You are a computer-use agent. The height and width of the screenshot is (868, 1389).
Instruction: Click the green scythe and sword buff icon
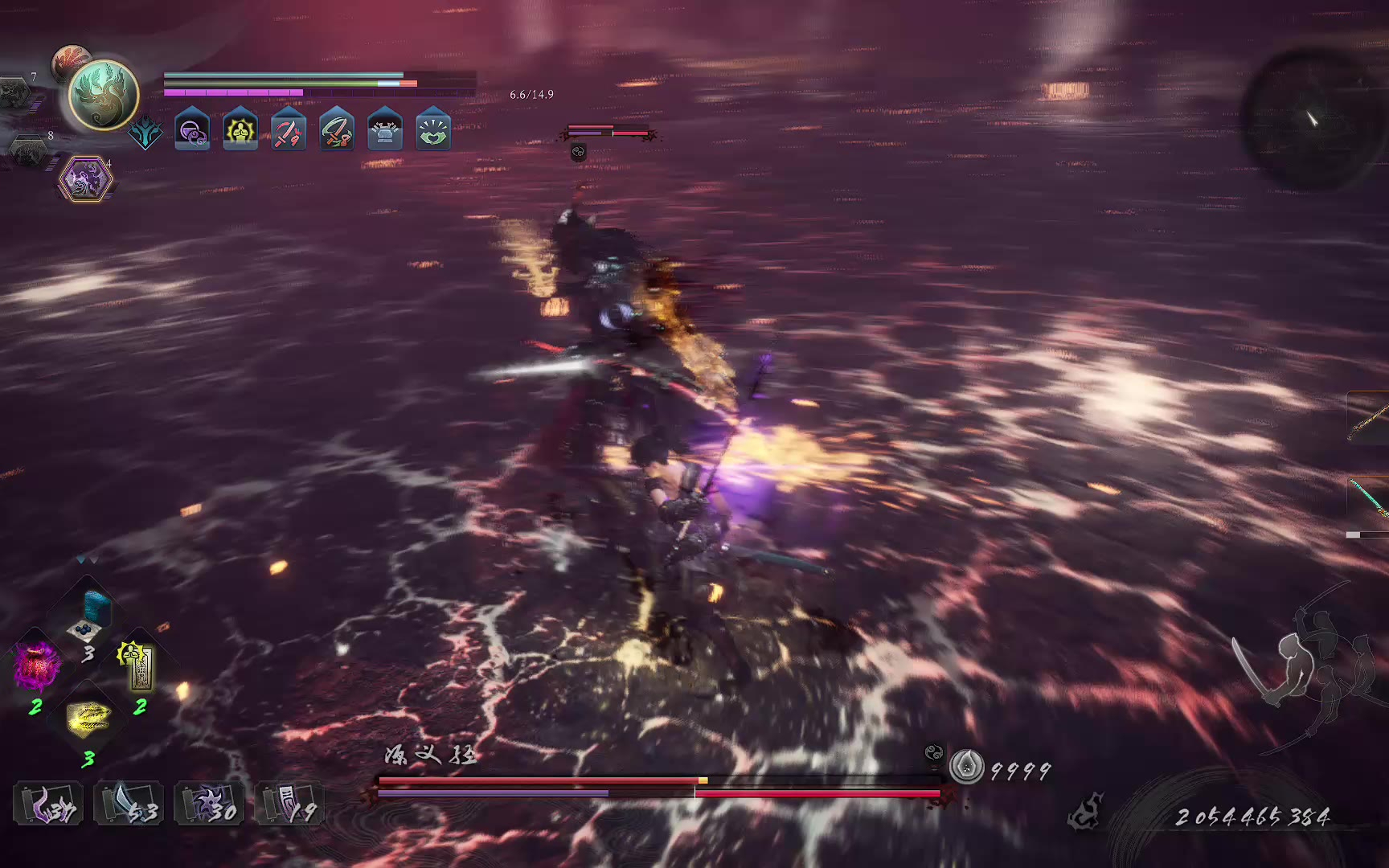[x=337, y=130]
